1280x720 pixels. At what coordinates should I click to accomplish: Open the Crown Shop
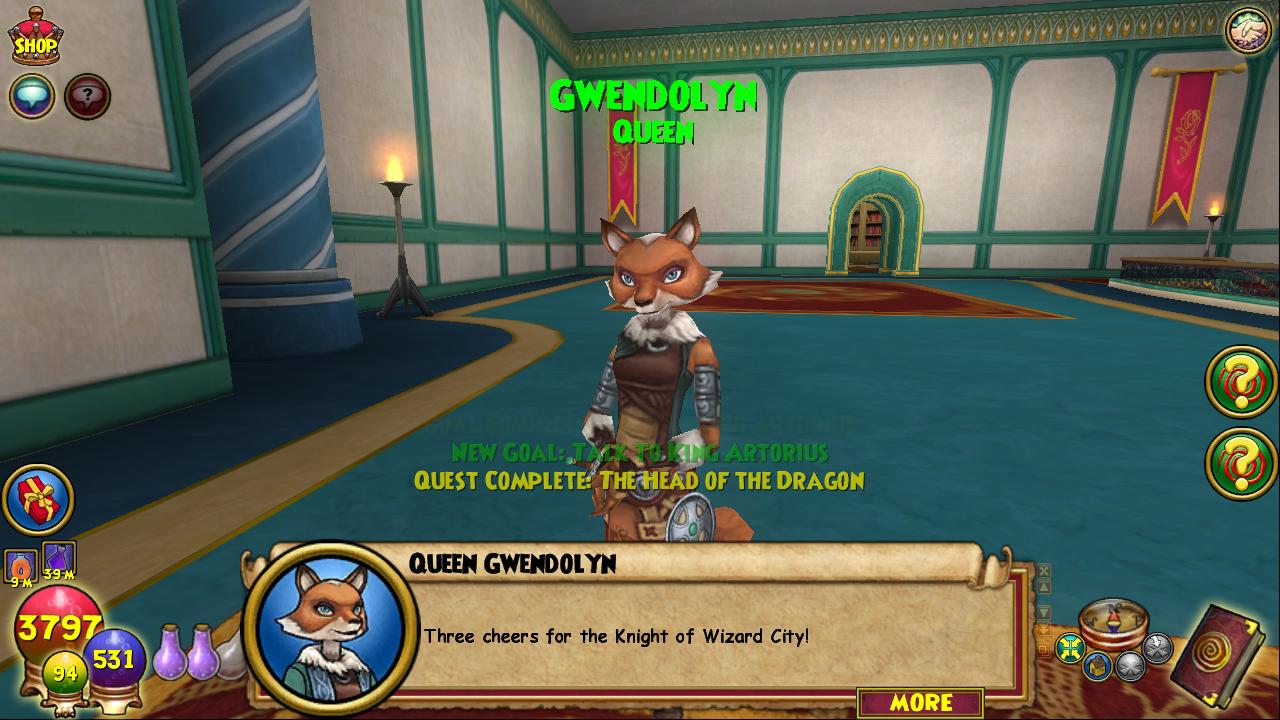click(35, 37)
